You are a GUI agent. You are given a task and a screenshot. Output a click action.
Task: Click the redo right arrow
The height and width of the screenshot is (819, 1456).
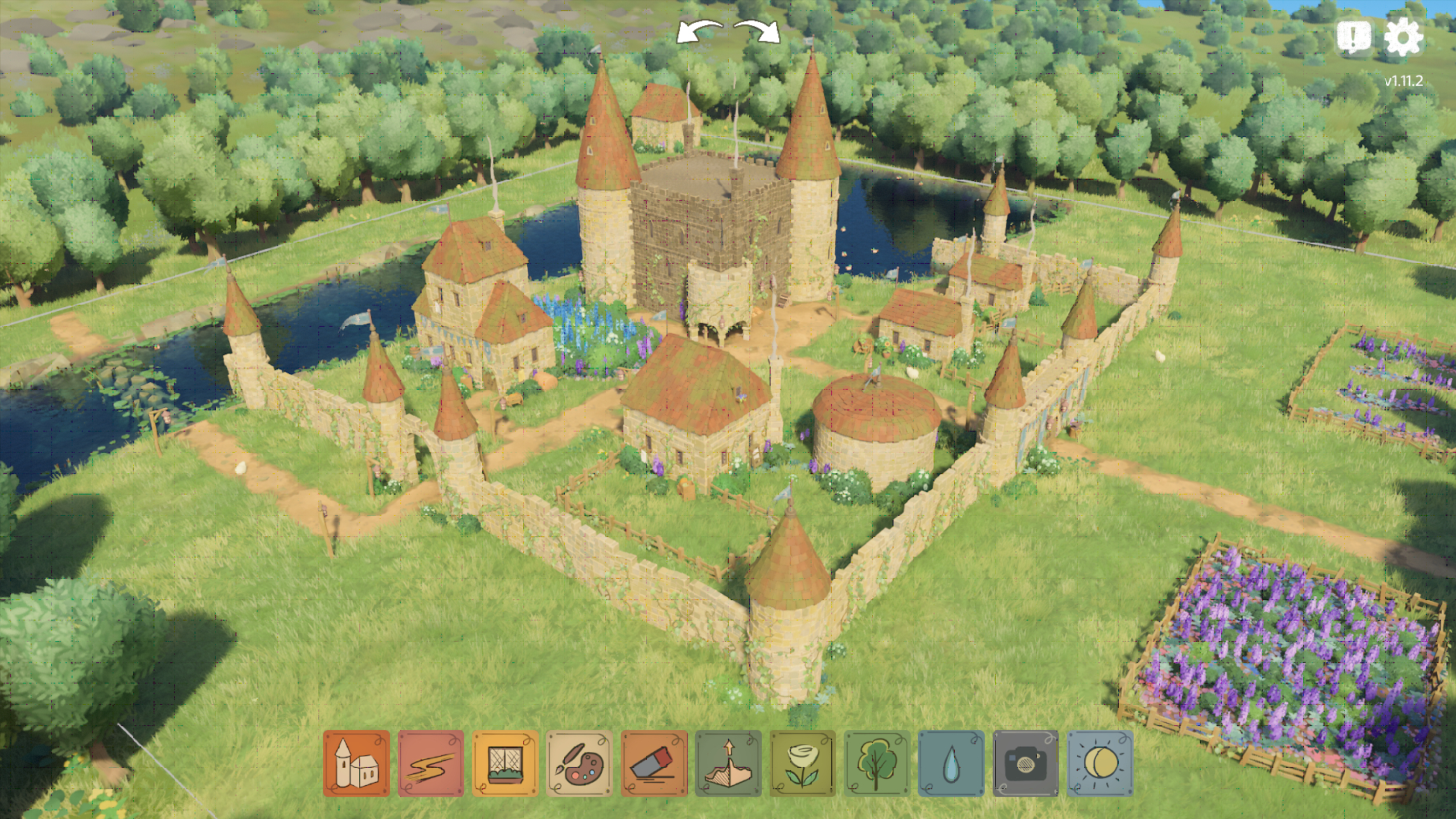click(757, 31)
